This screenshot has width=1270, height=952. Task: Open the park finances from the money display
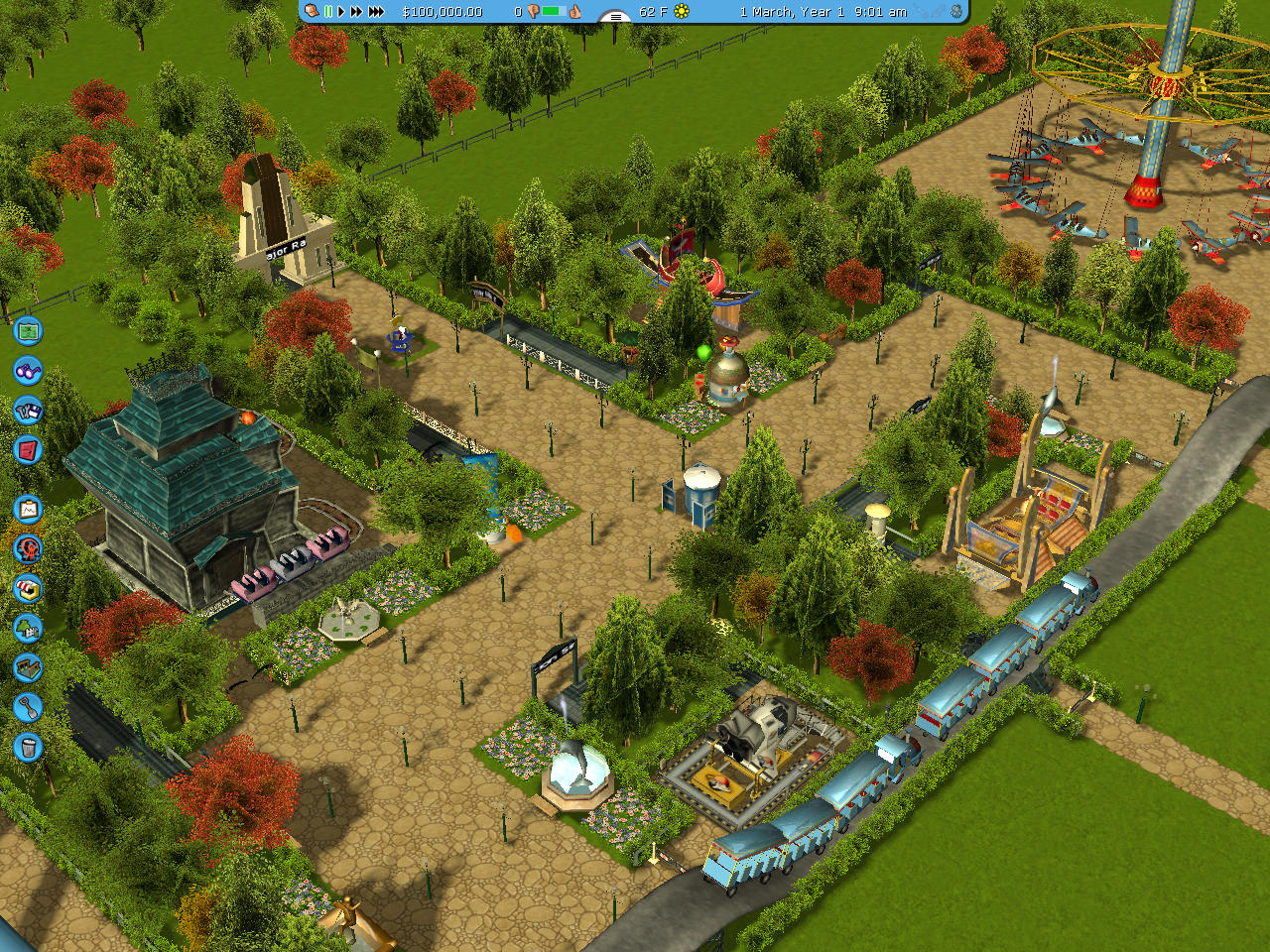click(443, 12)
